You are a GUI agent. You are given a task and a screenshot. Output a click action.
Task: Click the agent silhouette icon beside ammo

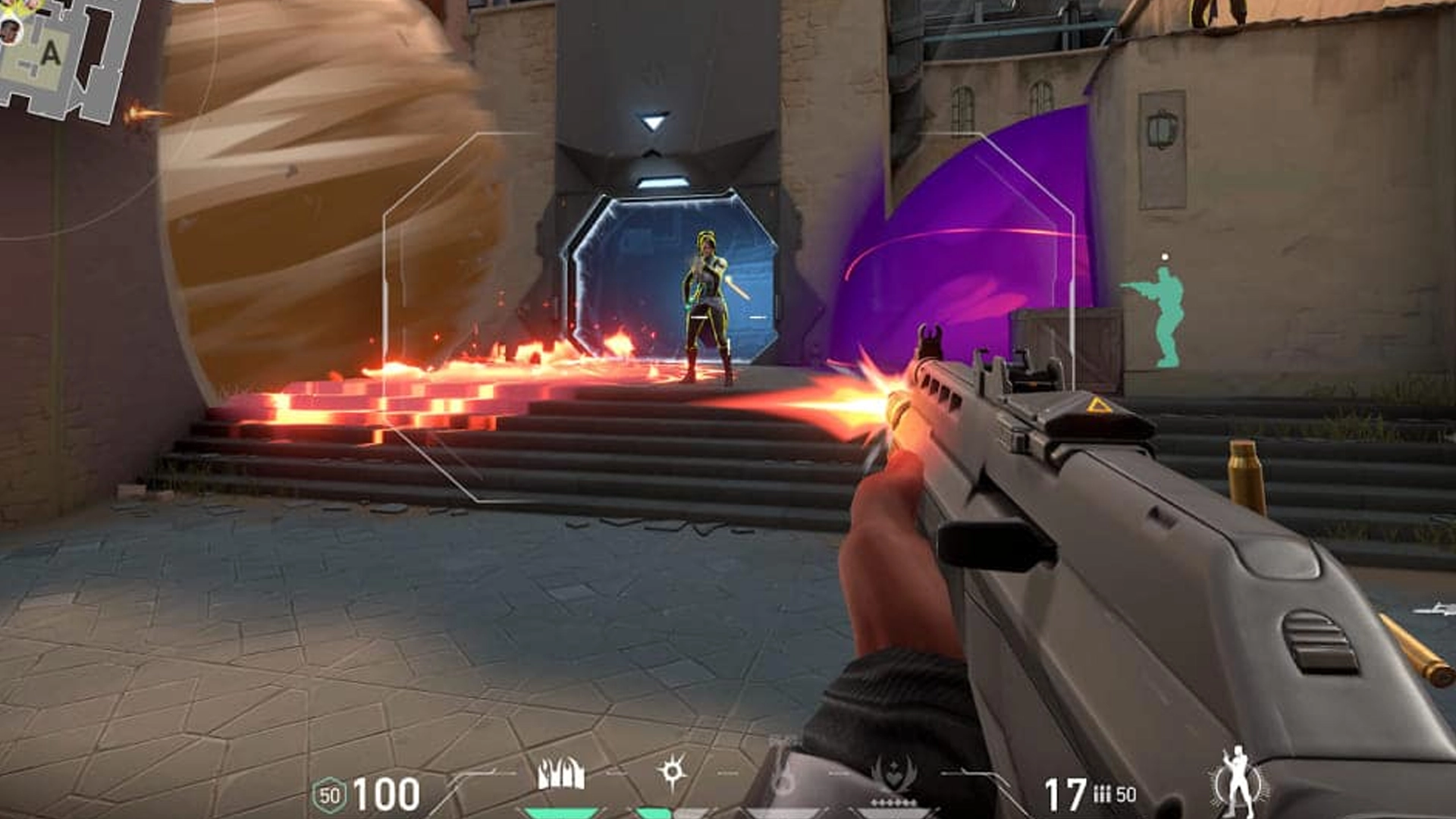[x=1238, y=780]
